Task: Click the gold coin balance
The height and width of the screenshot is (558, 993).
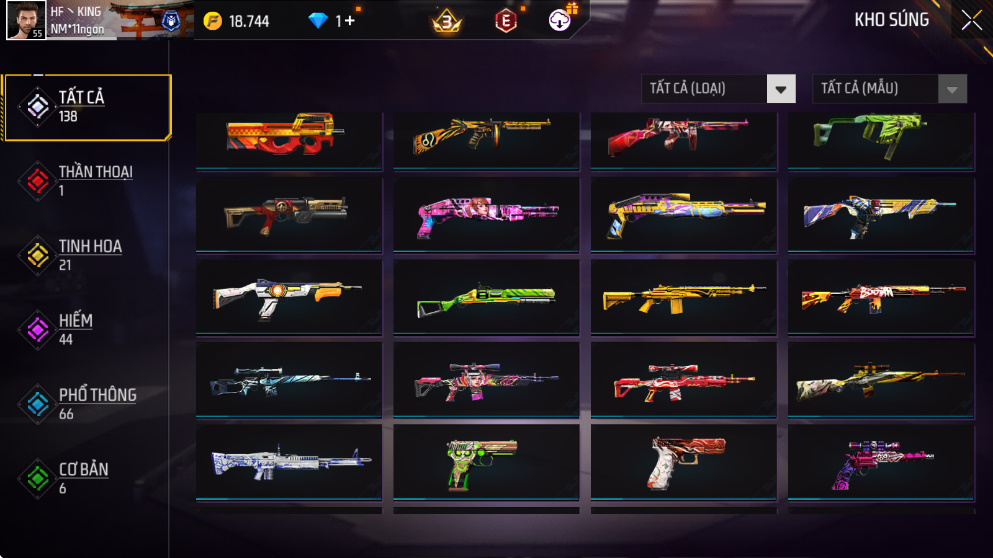Action: [237, 21]
